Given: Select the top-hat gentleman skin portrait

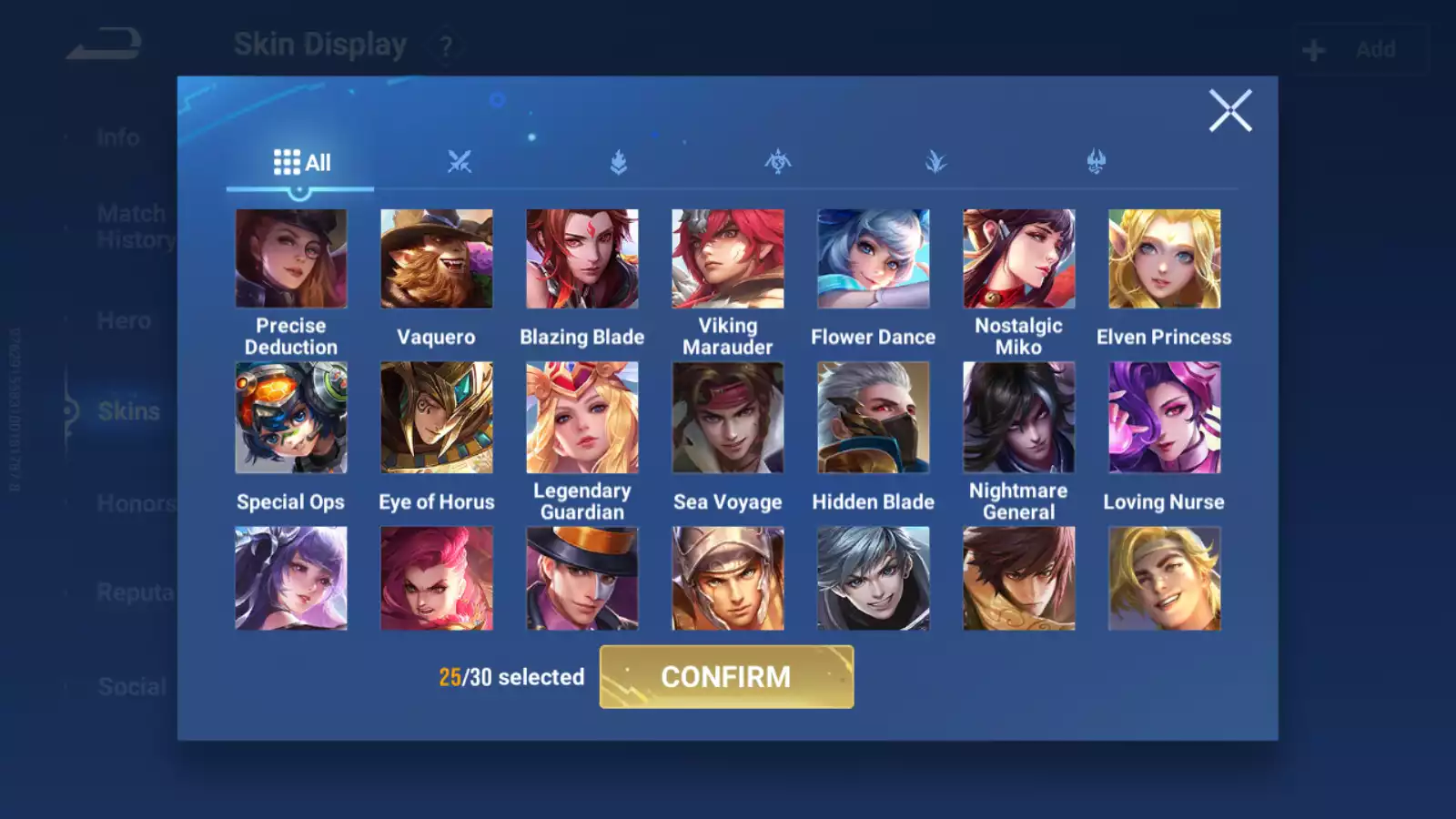Looking at the screenshot, I should [x=582, y=579].
